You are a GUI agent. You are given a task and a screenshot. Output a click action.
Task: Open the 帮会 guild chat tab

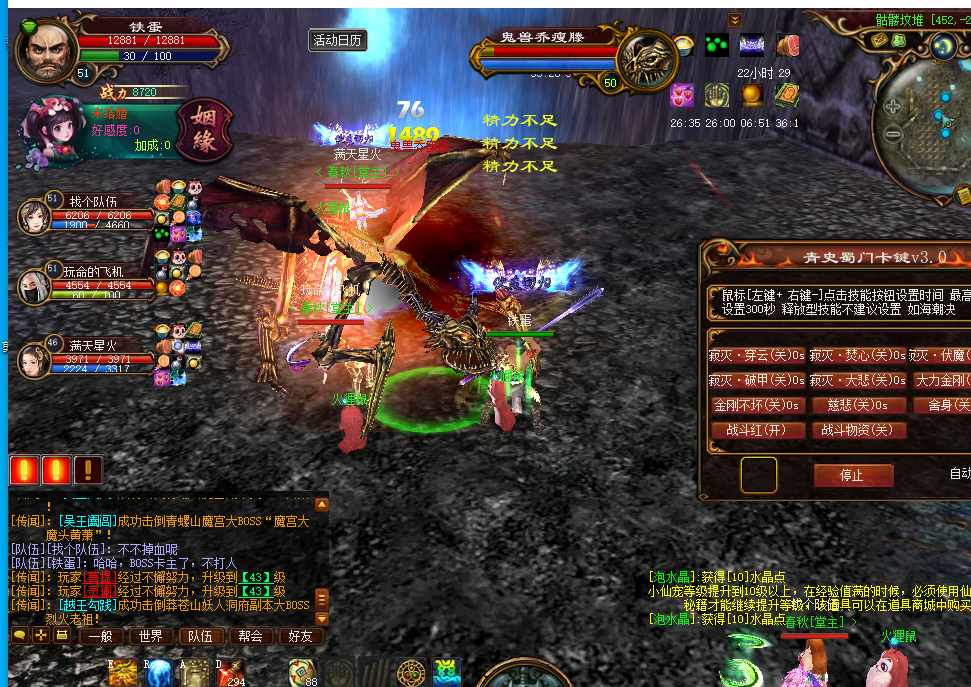pyautogui.click(x=250, y=636)
